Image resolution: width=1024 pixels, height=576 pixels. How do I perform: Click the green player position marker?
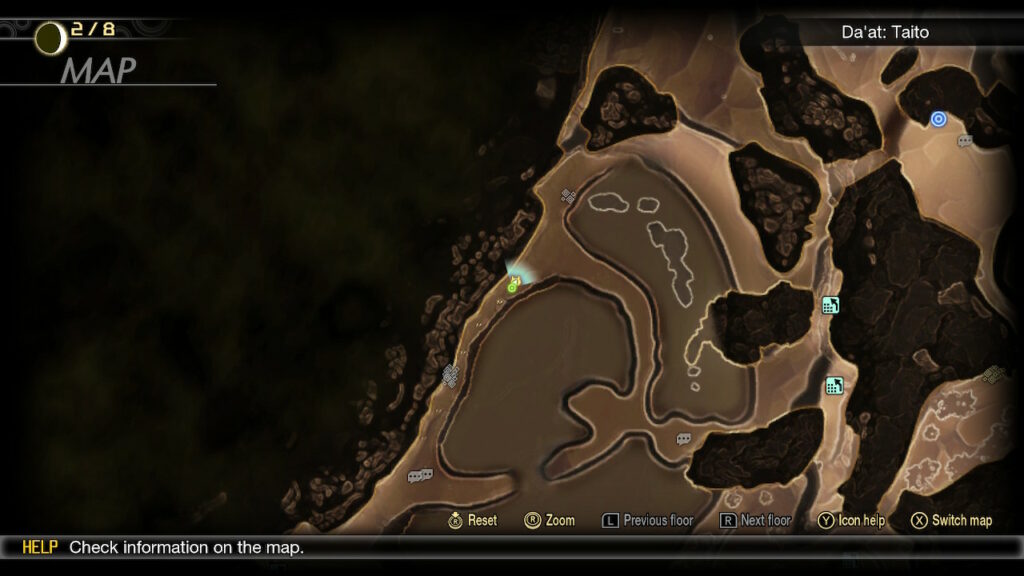(x=513, y=286)
